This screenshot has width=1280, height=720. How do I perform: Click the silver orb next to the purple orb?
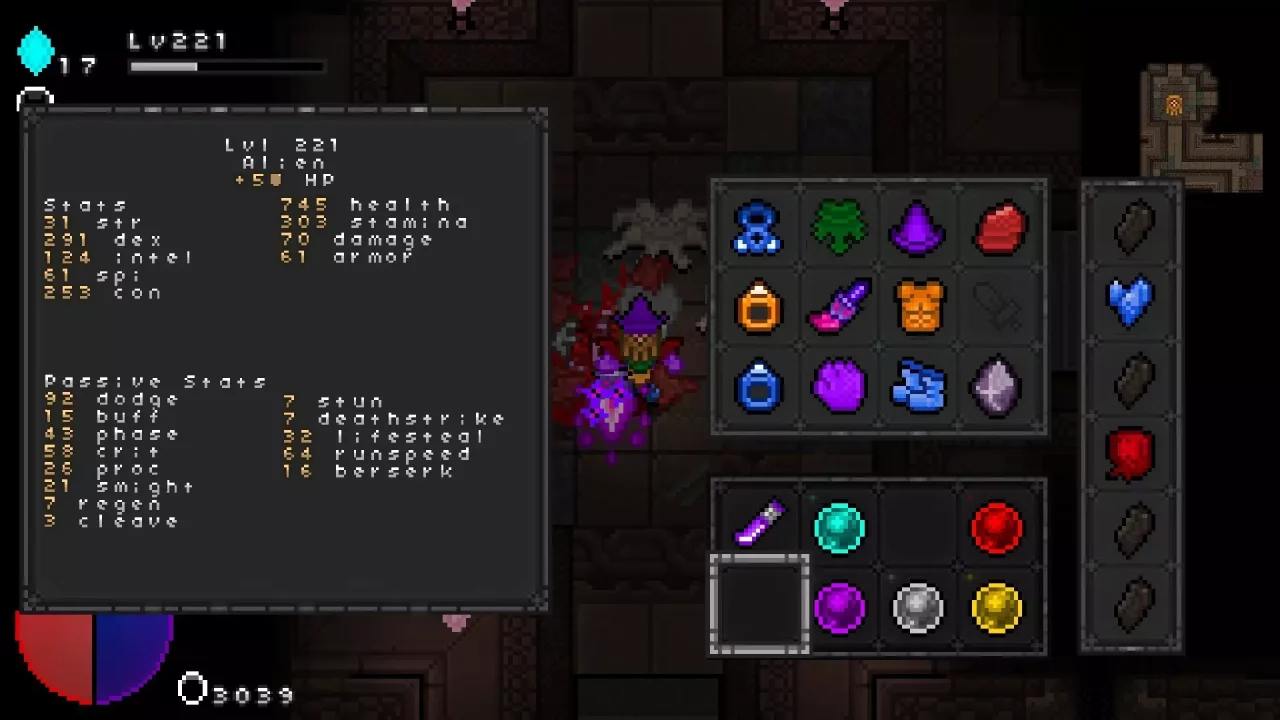click(918, 607)
